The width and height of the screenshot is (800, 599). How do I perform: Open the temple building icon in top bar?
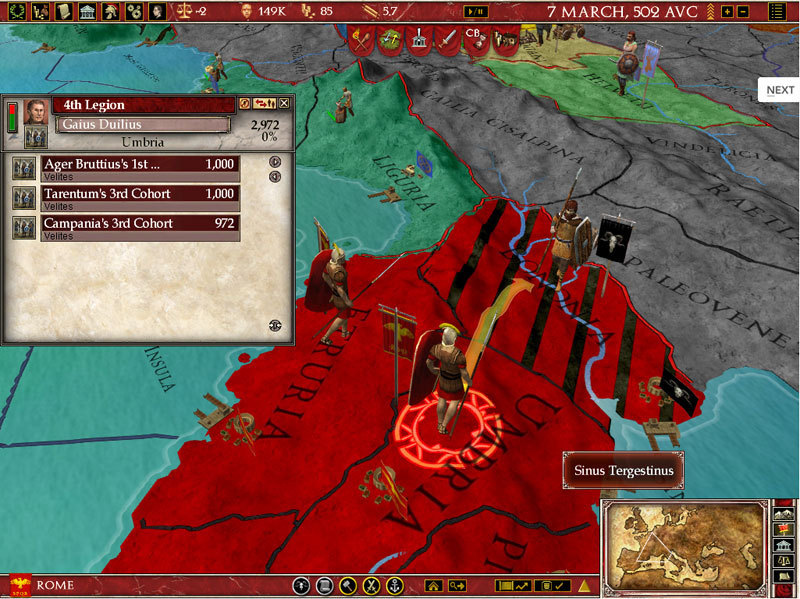pyautogui.click(x=86, y=12)
